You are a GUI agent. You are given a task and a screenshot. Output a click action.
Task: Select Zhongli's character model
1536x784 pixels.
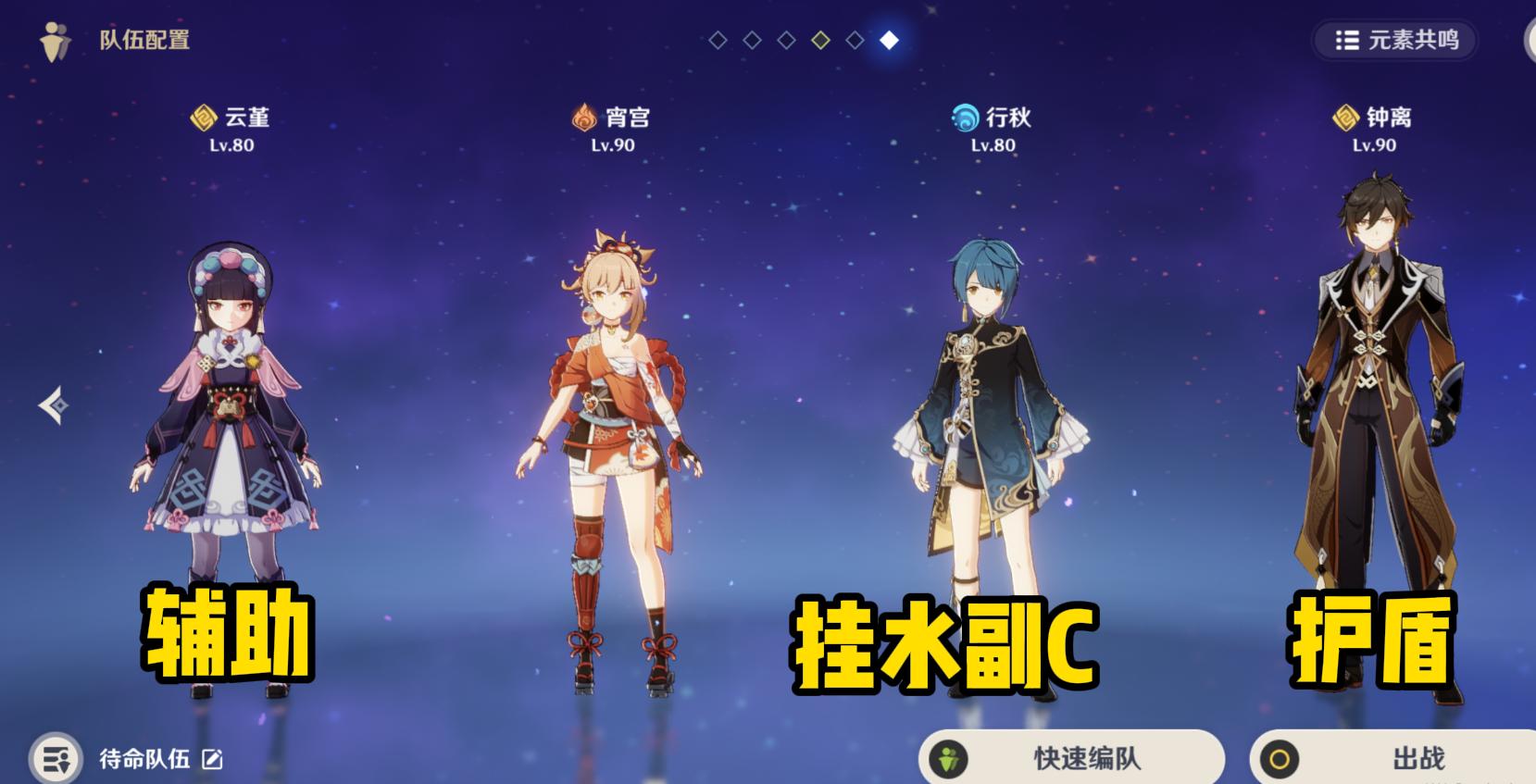[1376, 398]
